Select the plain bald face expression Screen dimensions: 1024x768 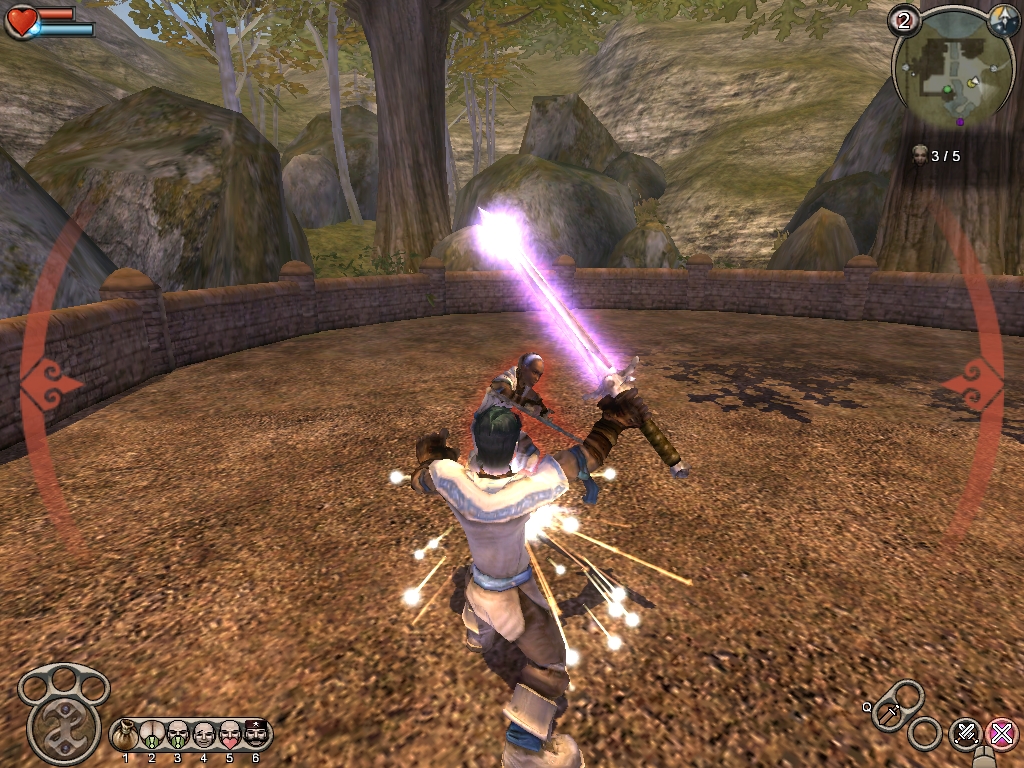pos(204,735)
